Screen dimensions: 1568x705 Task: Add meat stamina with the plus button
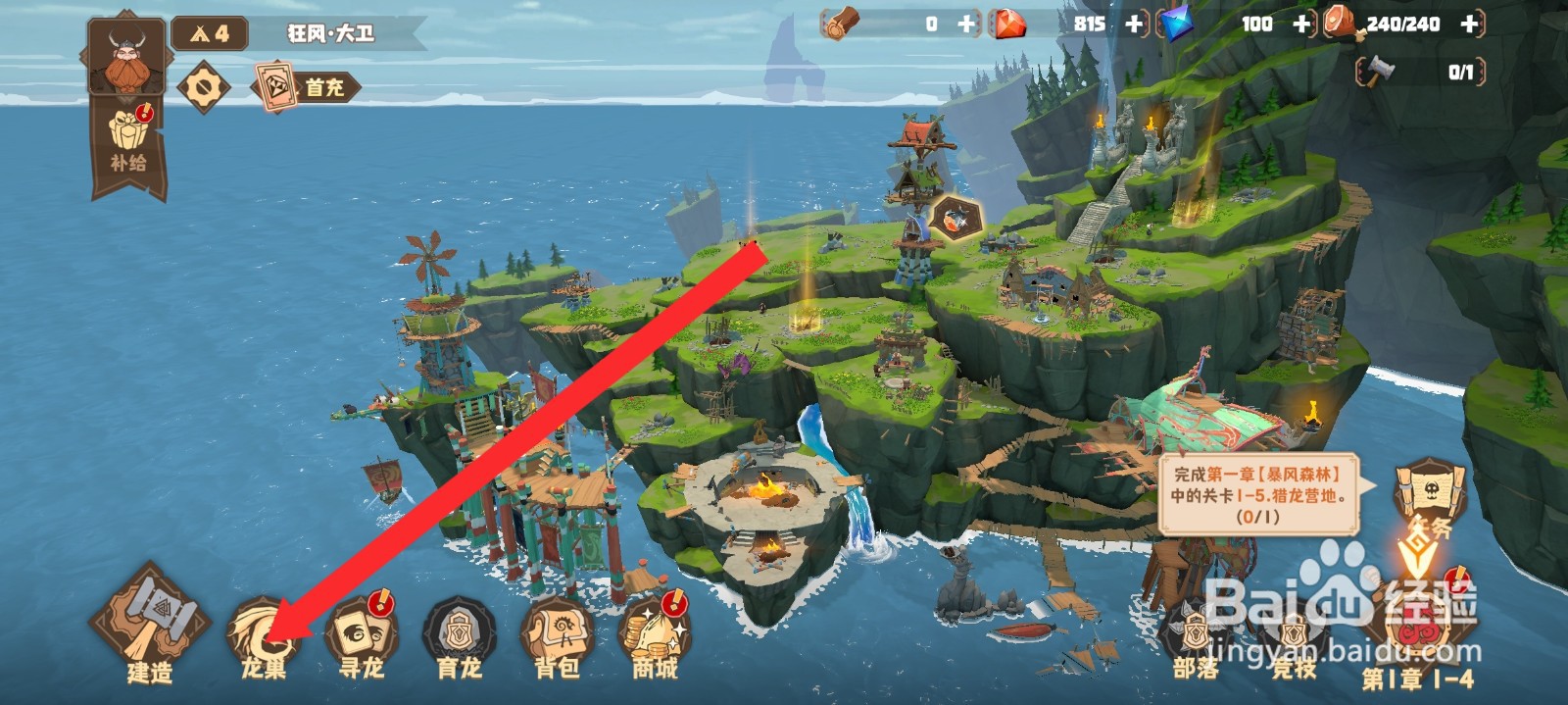pos(1469,25)
